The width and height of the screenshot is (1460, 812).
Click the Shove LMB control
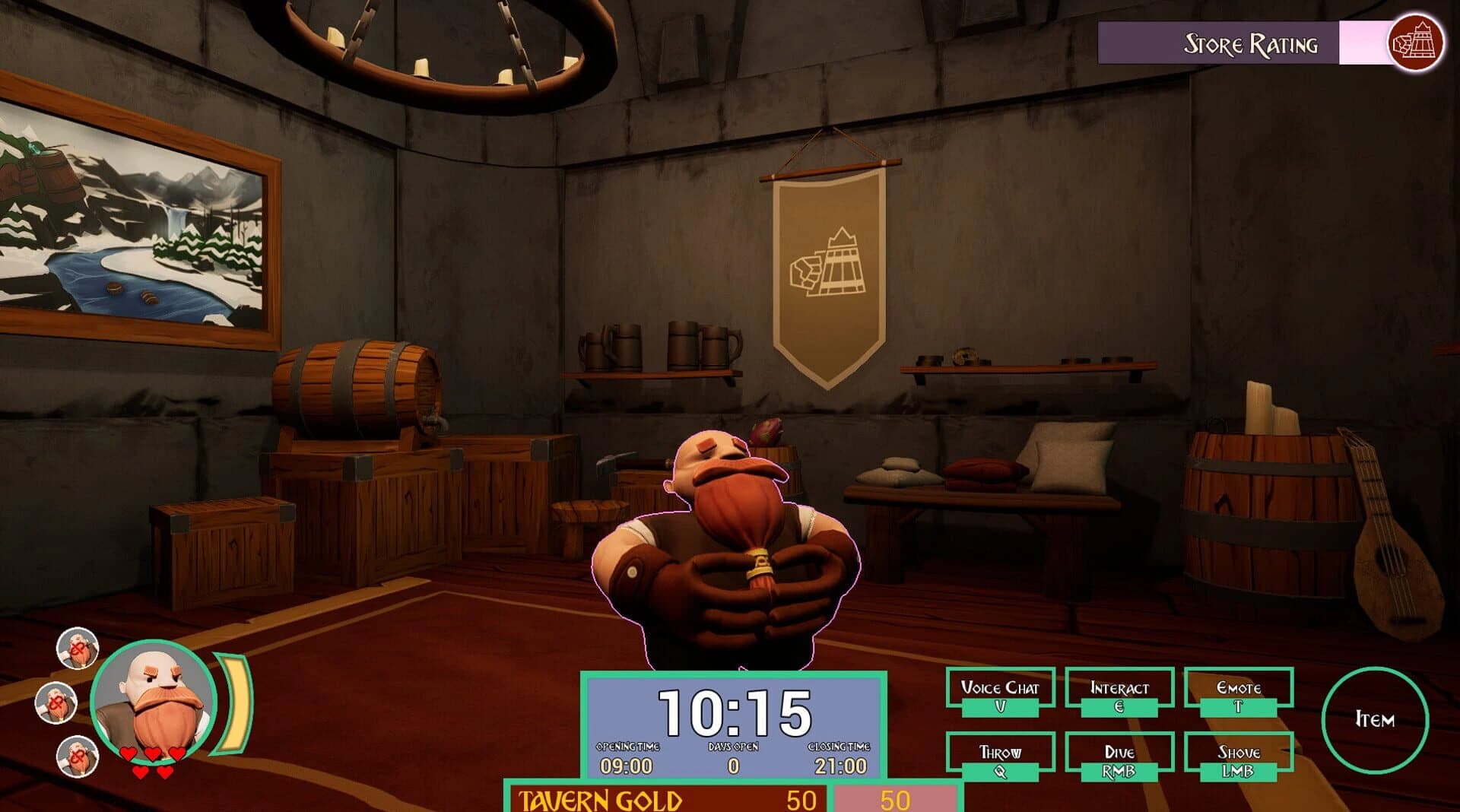point(1238,757)
